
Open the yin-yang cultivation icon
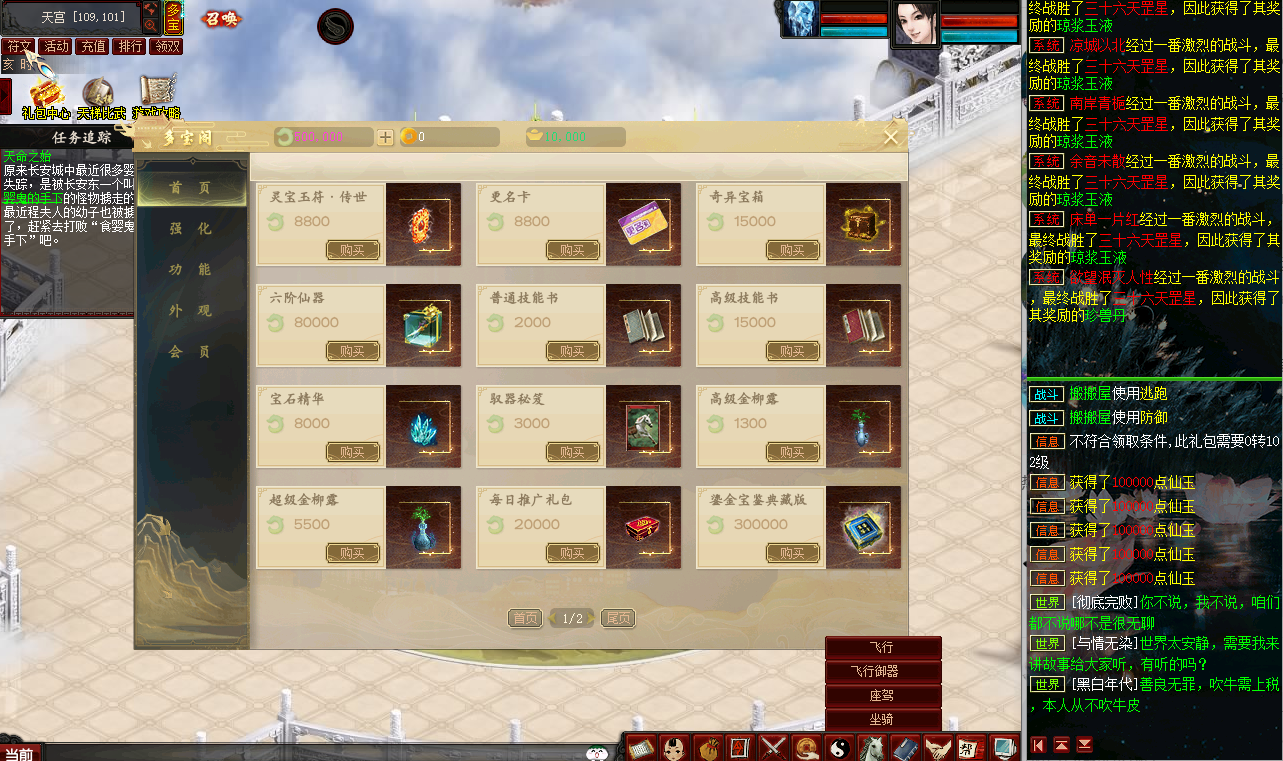pos(840,747)
